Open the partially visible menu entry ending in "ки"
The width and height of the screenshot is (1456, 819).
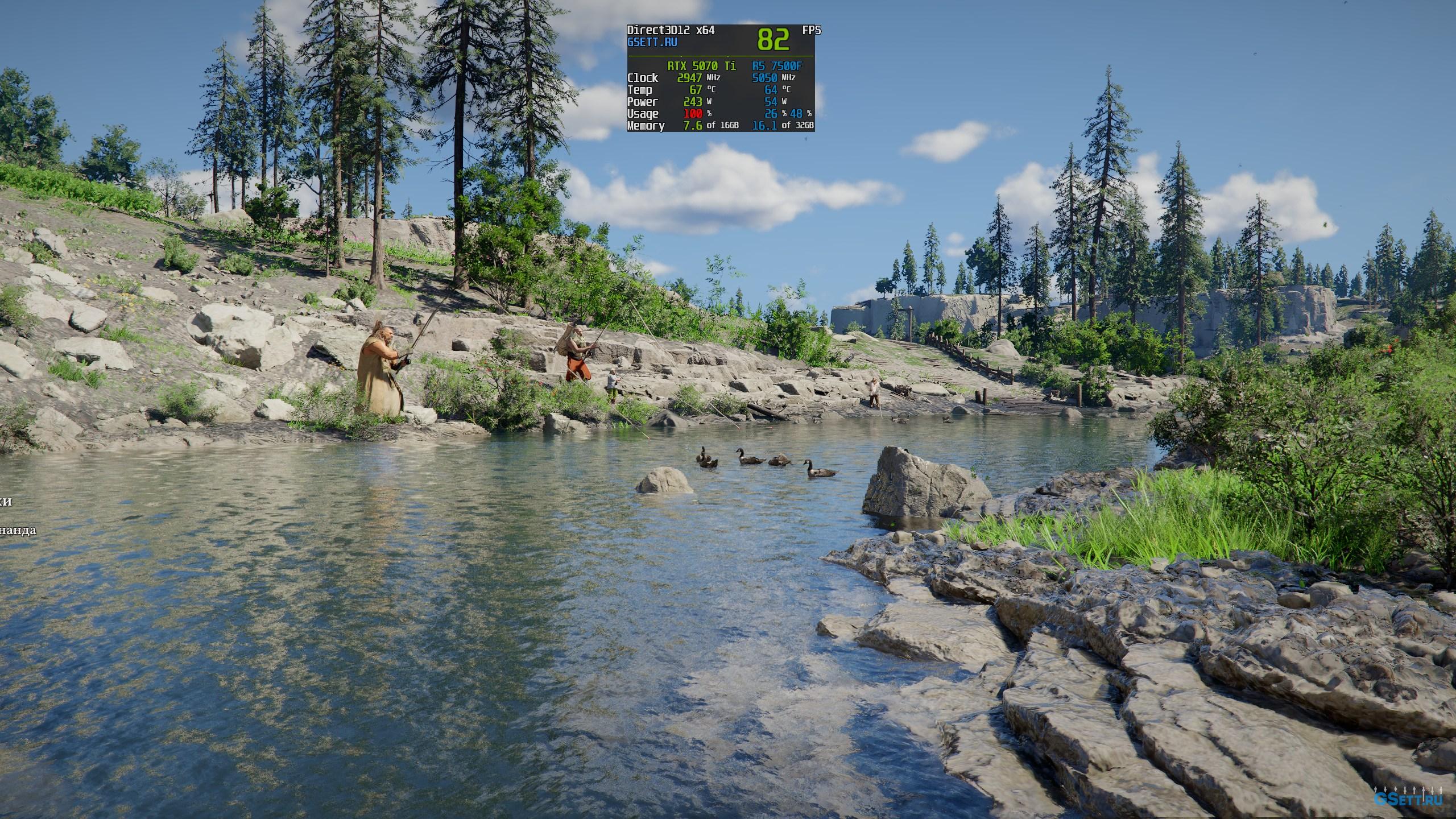(x=6, y=502)
